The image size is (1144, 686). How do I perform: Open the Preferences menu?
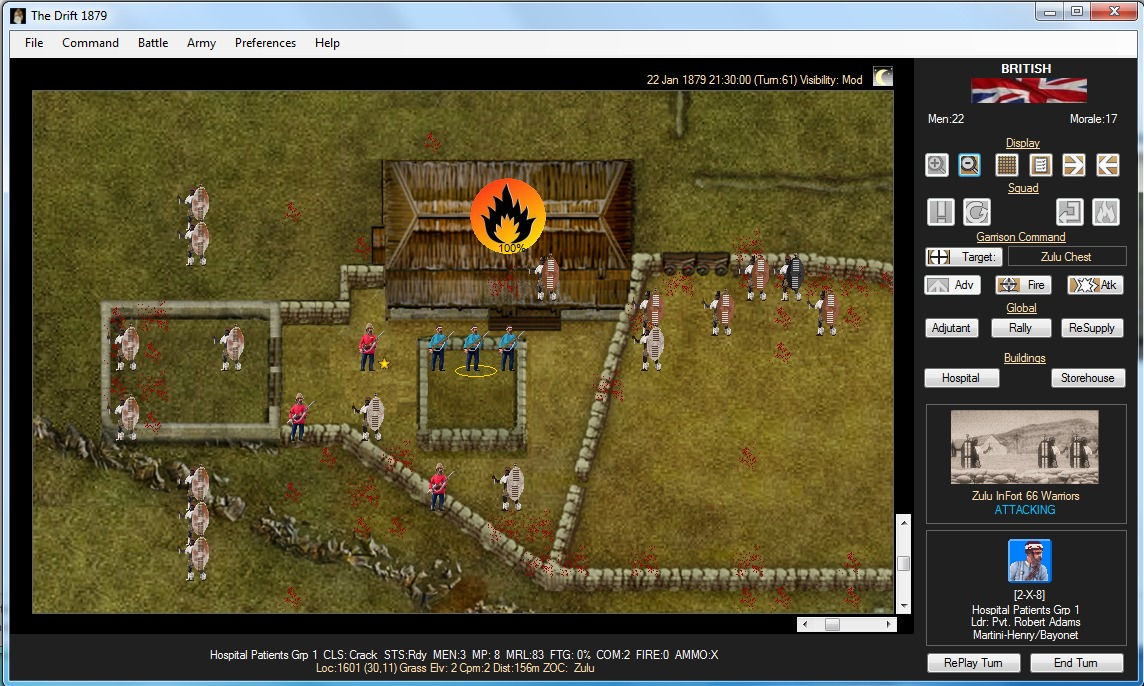pos(265,43)
